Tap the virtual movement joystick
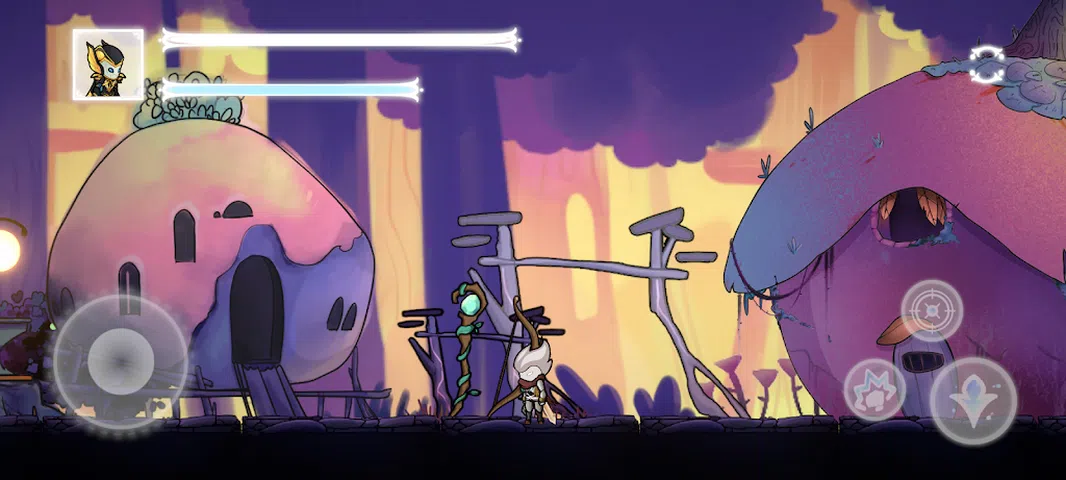1066x480 pixels. tap(120, 359)
